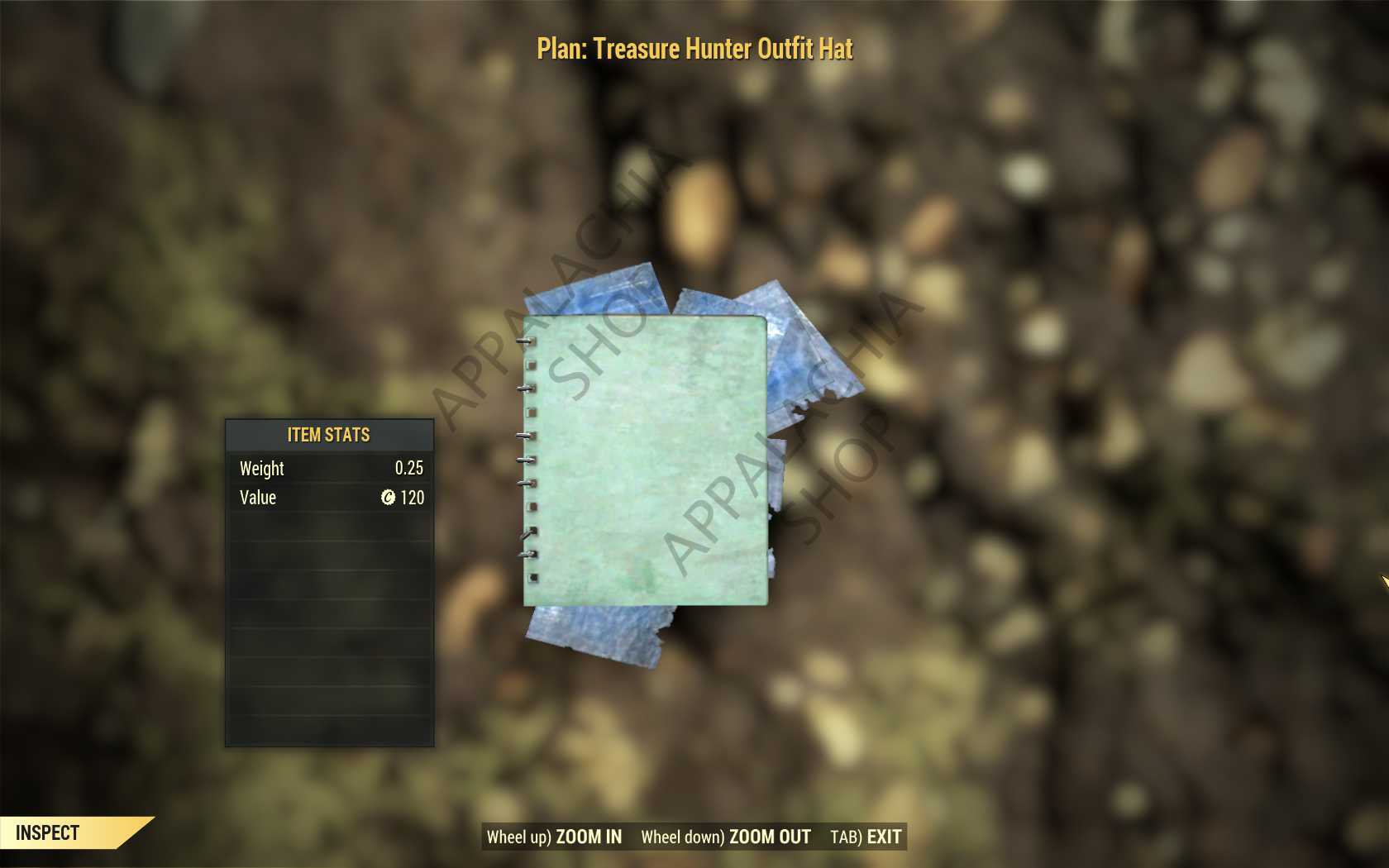1389x868 pixels.
Task: Toggle ZOOM IN in the bottom bar
Action: (x=589, y=837)
